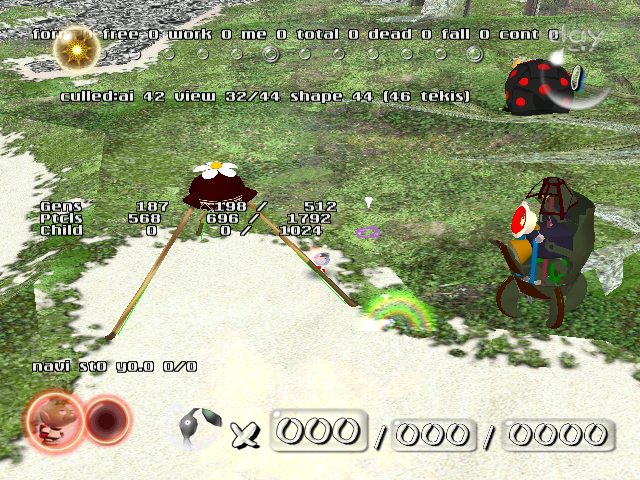Viewport: 640px width, 480px height.
Task: Select the red partner captain icon
Action: click(x=106, y=421)
